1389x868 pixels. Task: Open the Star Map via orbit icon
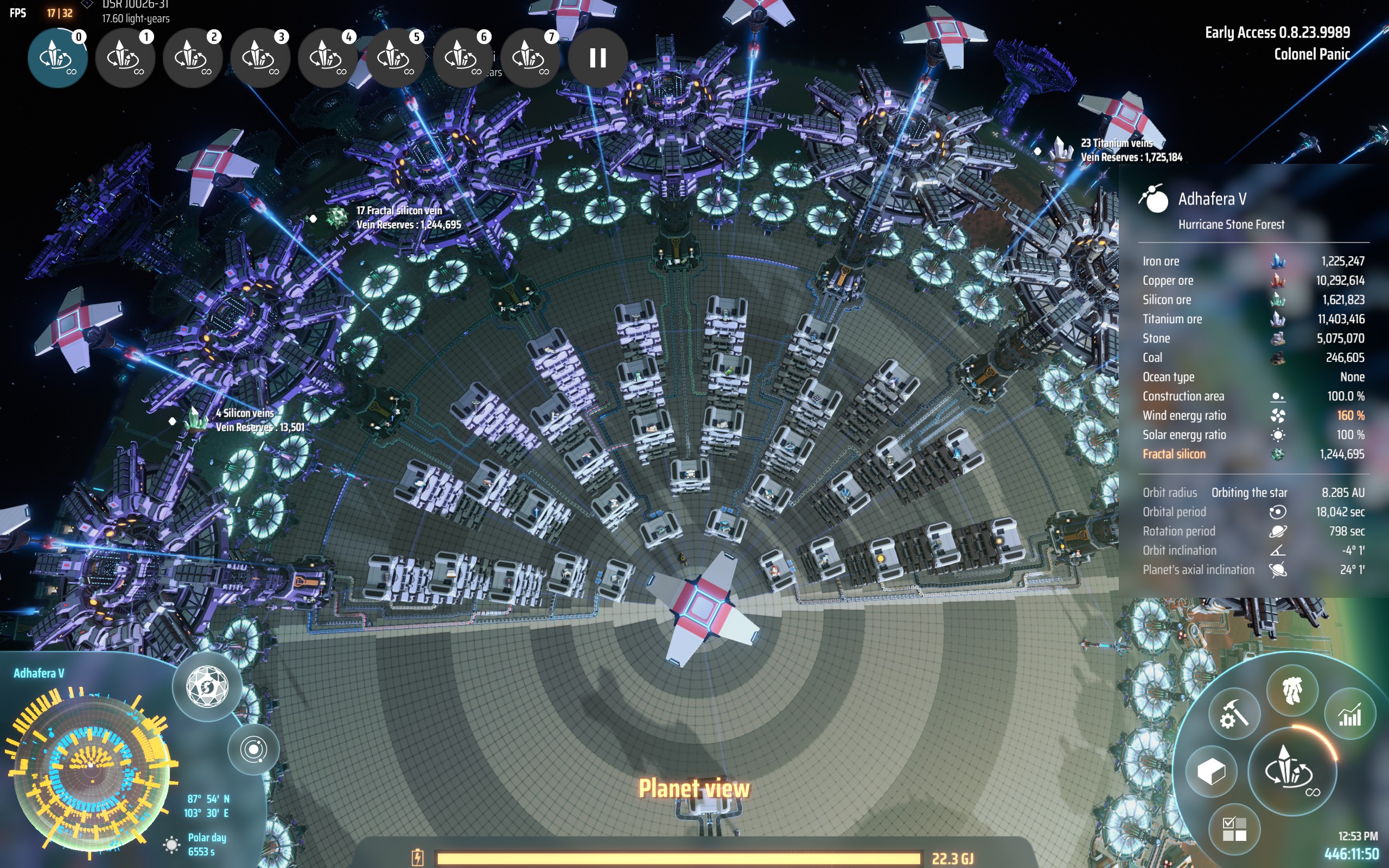254,751
